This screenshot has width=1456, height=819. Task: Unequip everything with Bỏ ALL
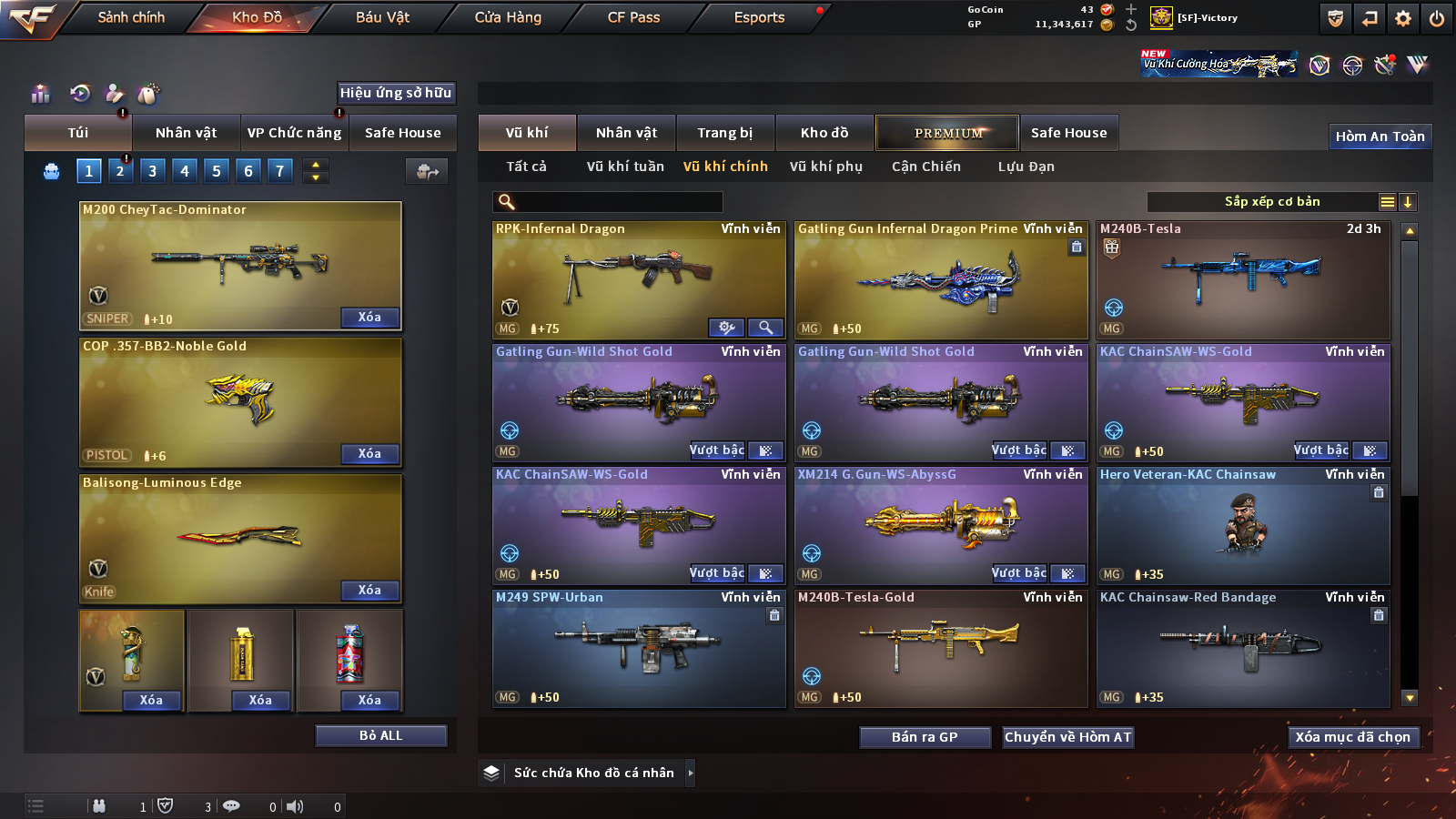(380, 735)
